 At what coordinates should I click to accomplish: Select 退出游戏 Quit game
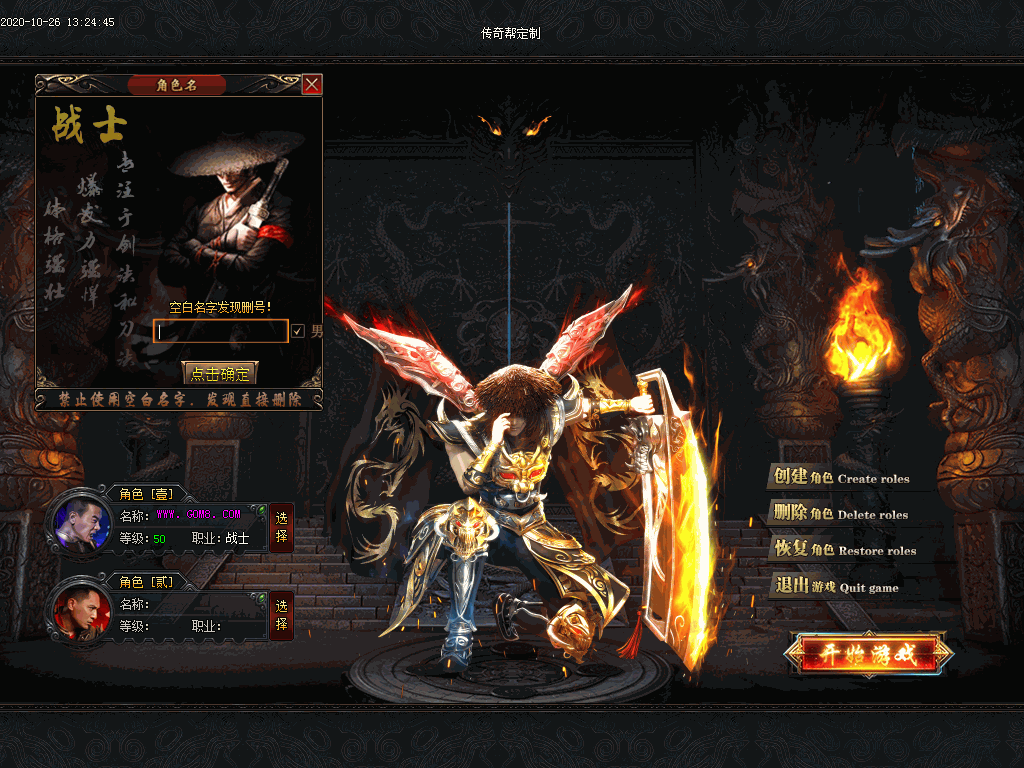836,587
